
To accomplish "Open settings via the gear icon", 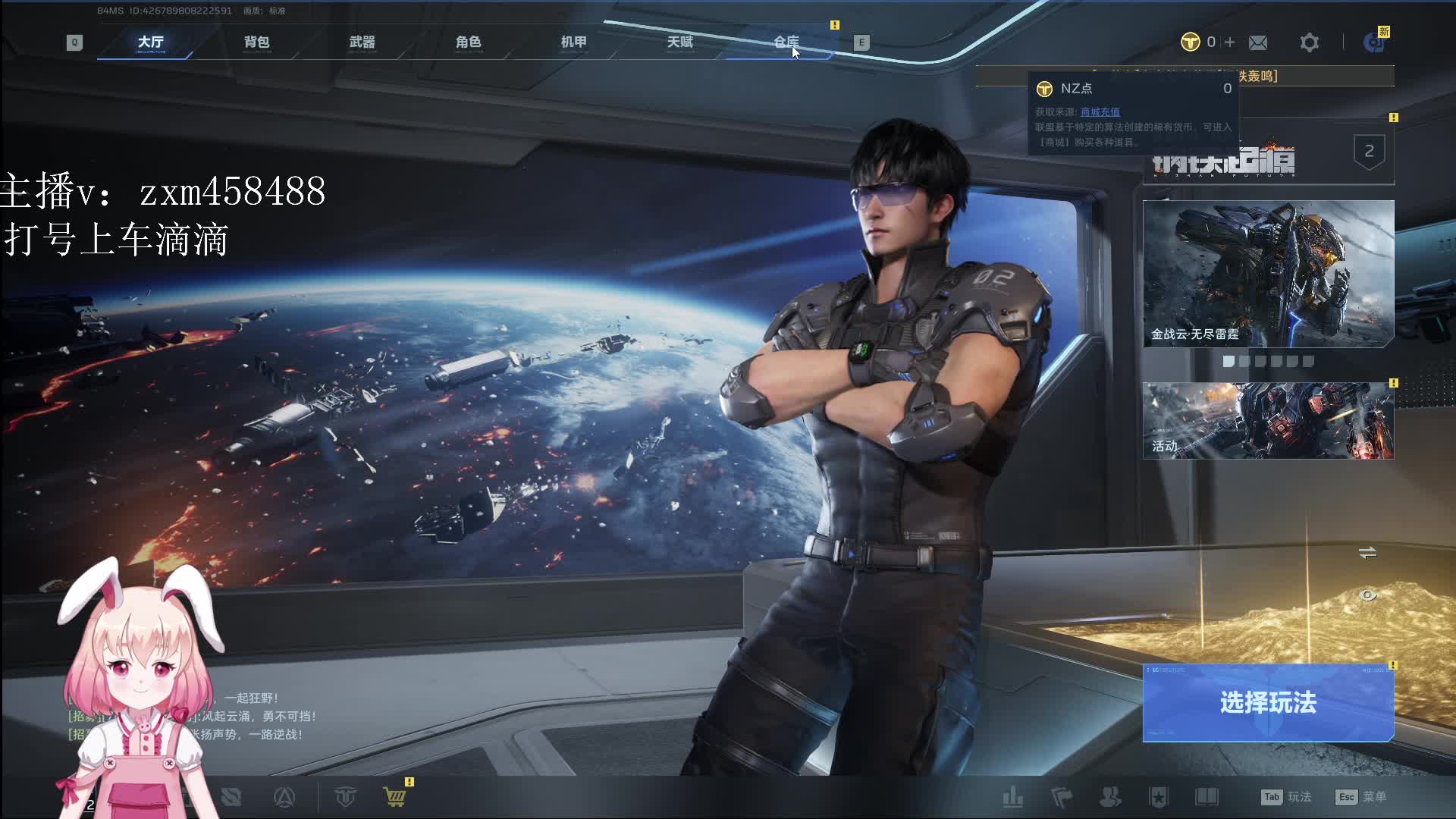I will [x=1309, y=42].
